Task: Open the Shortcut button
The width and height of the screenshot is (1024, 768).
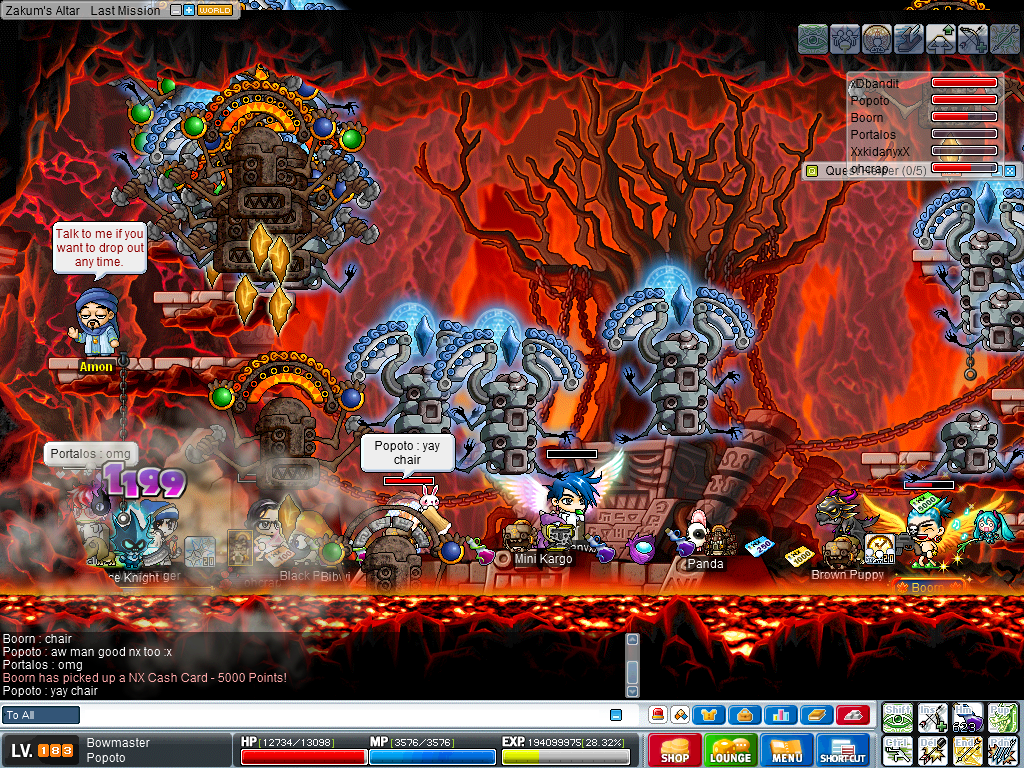Action: 843,750
